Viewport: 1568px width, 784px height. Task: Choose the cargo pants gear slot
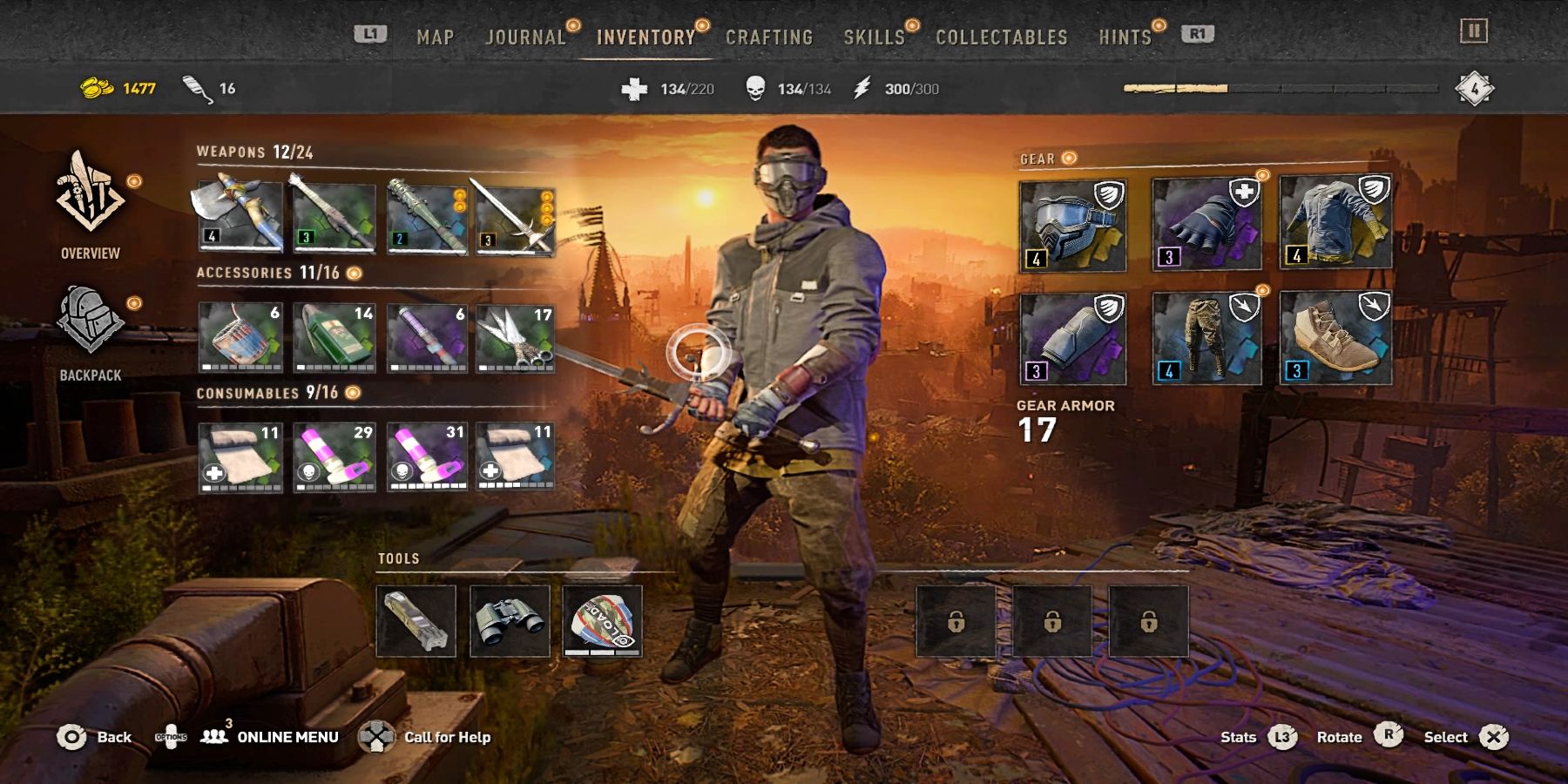pos(1206,339)
